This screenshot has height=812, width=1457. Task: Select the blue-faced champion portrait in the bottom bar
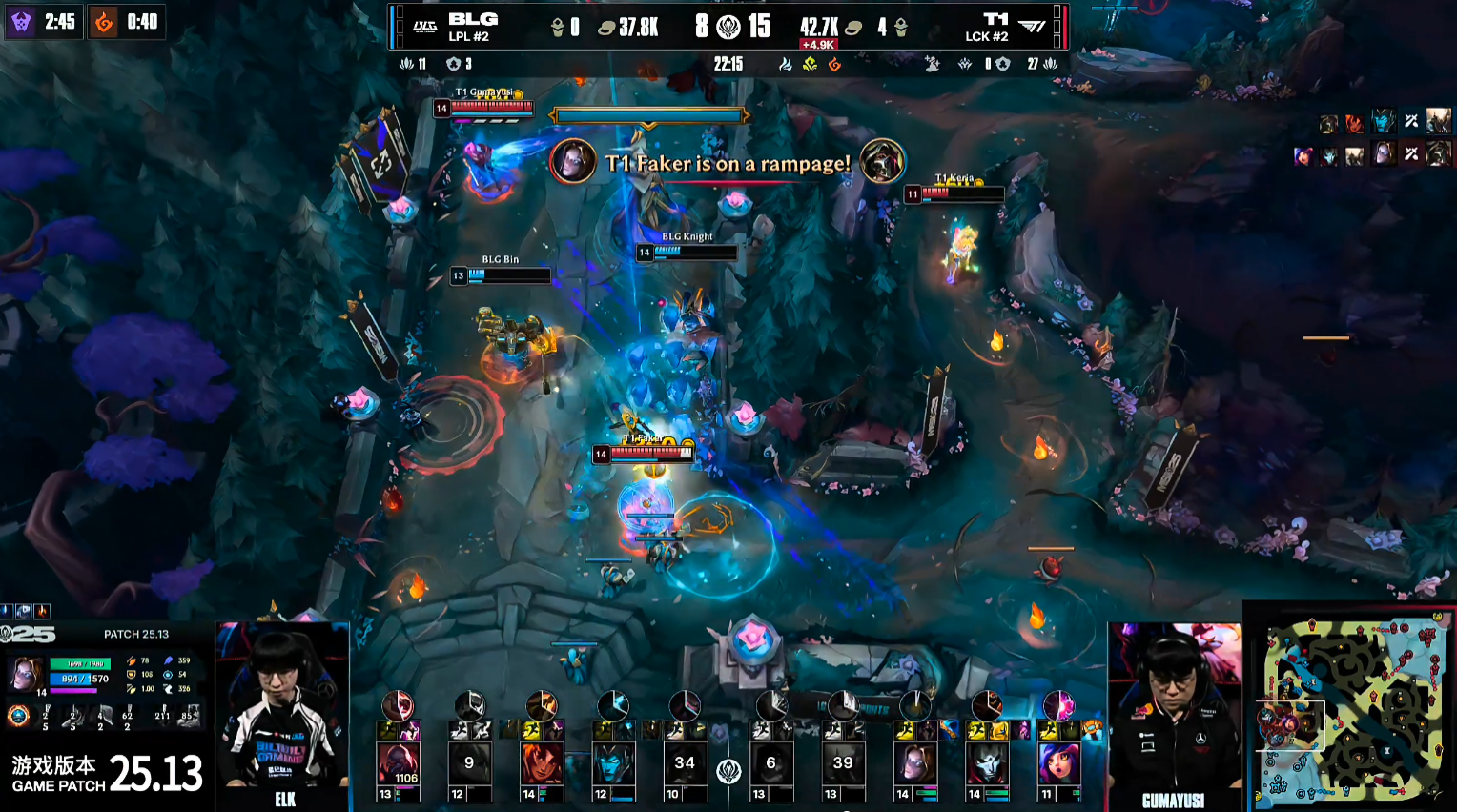click(x=613, y=764)
